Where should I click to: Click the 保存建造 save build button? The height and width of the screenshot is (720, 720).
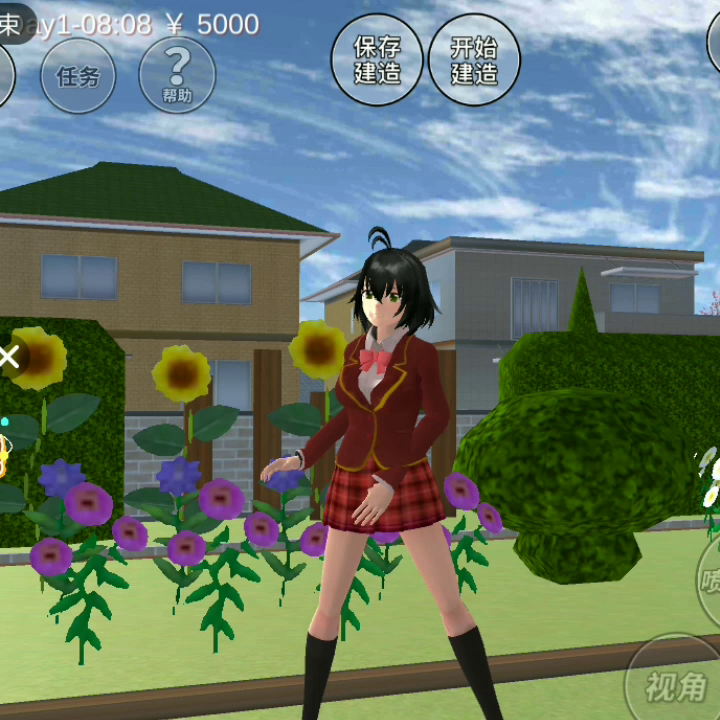(377, 59)
